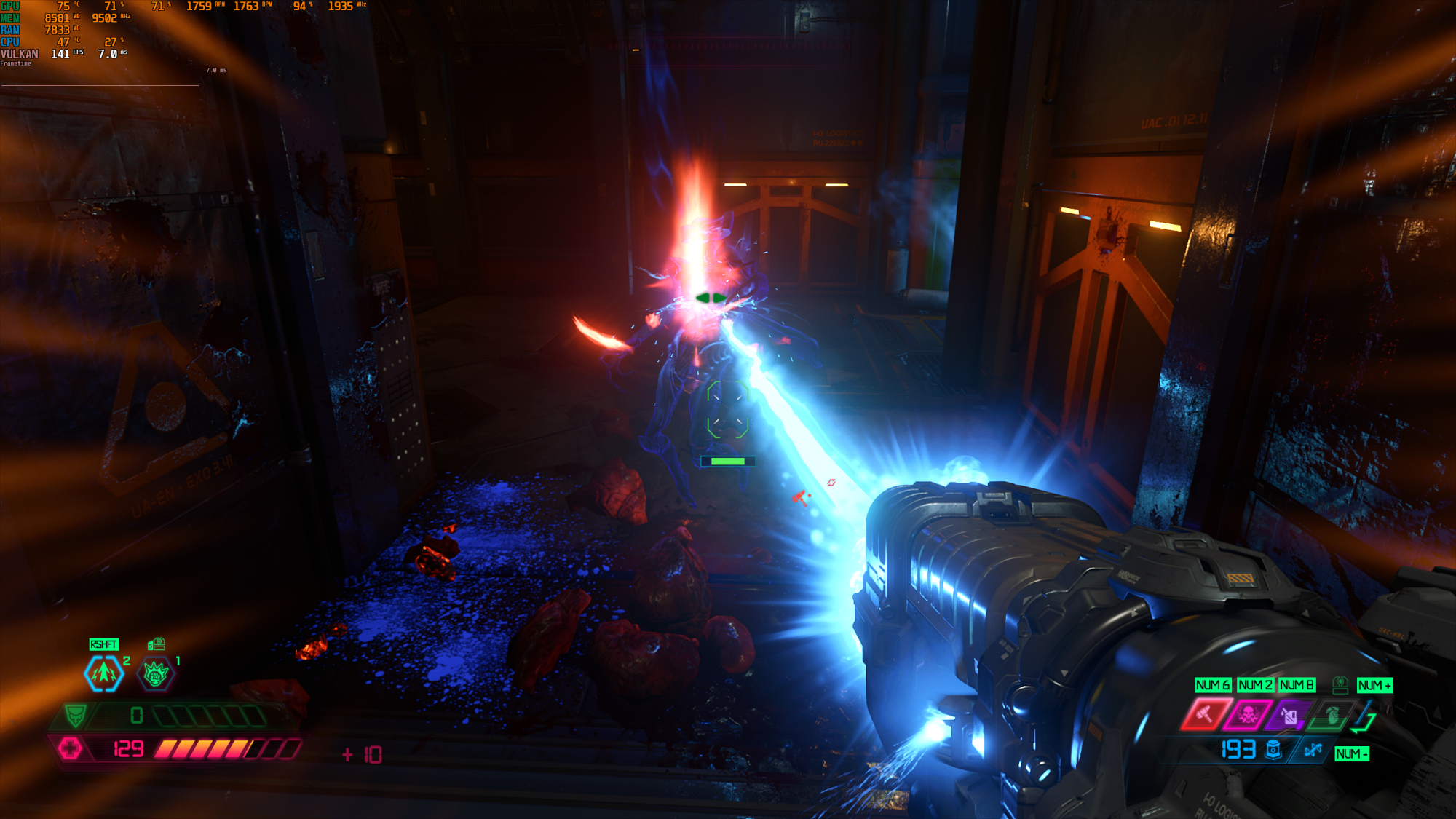Activate the blue hexagon dash arrow icon
The height and width of the screenshot is (819, 1456).
(104, 673)
